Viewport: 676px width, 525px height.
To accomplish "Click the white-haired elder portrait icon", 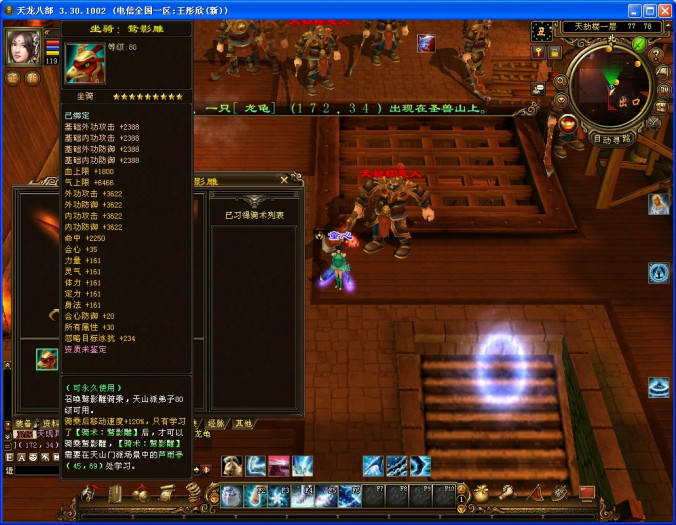I will coord(658,204).
